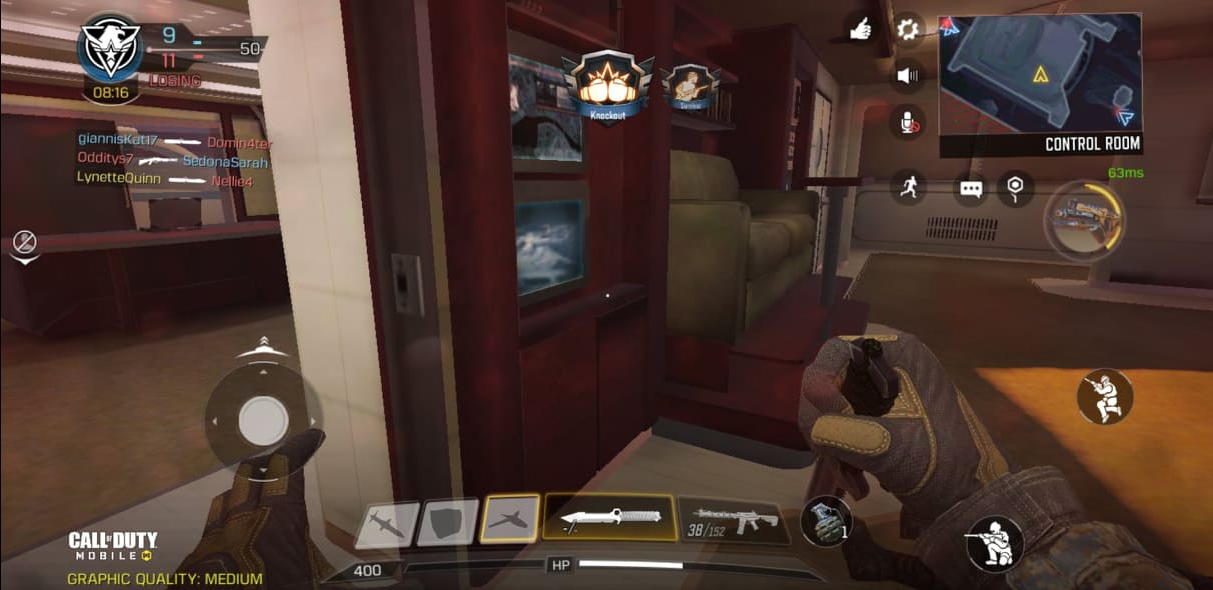Tap the crossed-out circle icon
This screenshot has width=1213, height=590.
[25, 243]
